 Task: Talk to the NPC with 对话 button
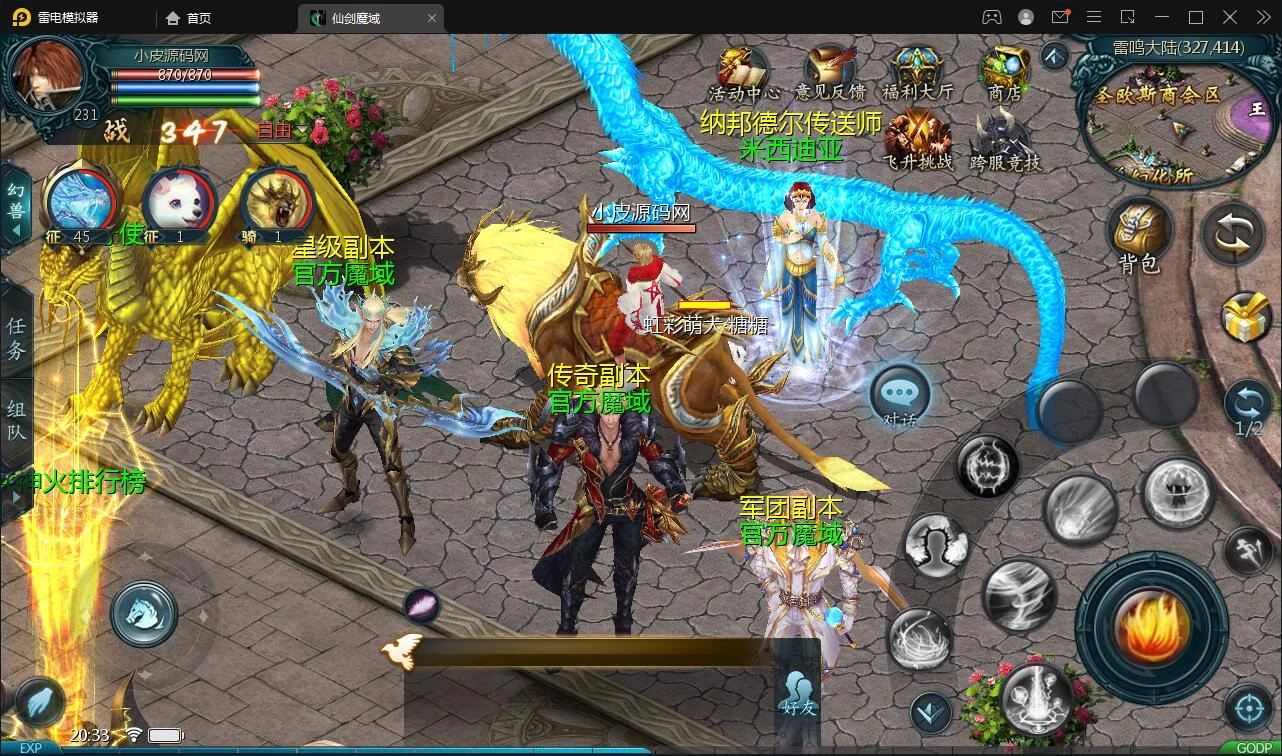[899, 396]
